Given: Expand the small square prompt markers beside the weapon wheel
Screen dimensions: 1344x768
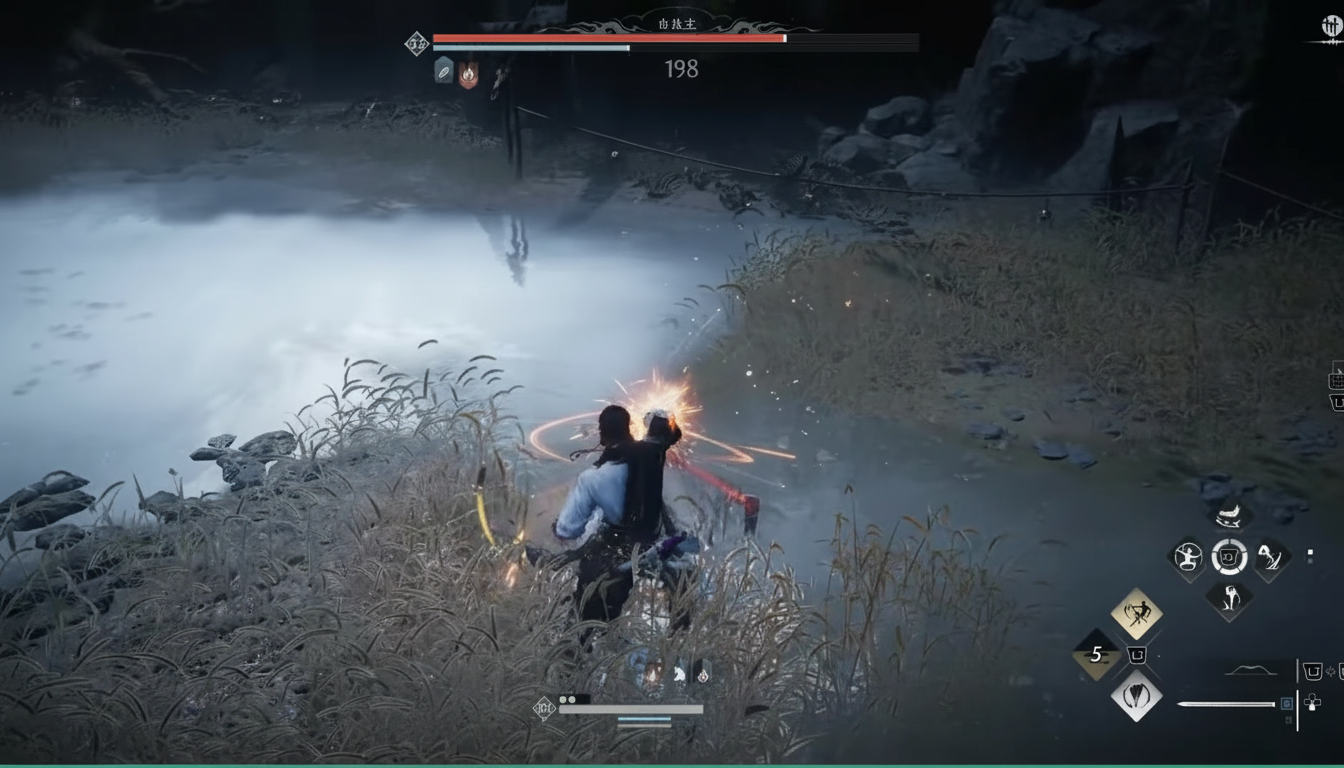Looking at the screenshot, I should pyautogui.click(x=1309, y=556).
